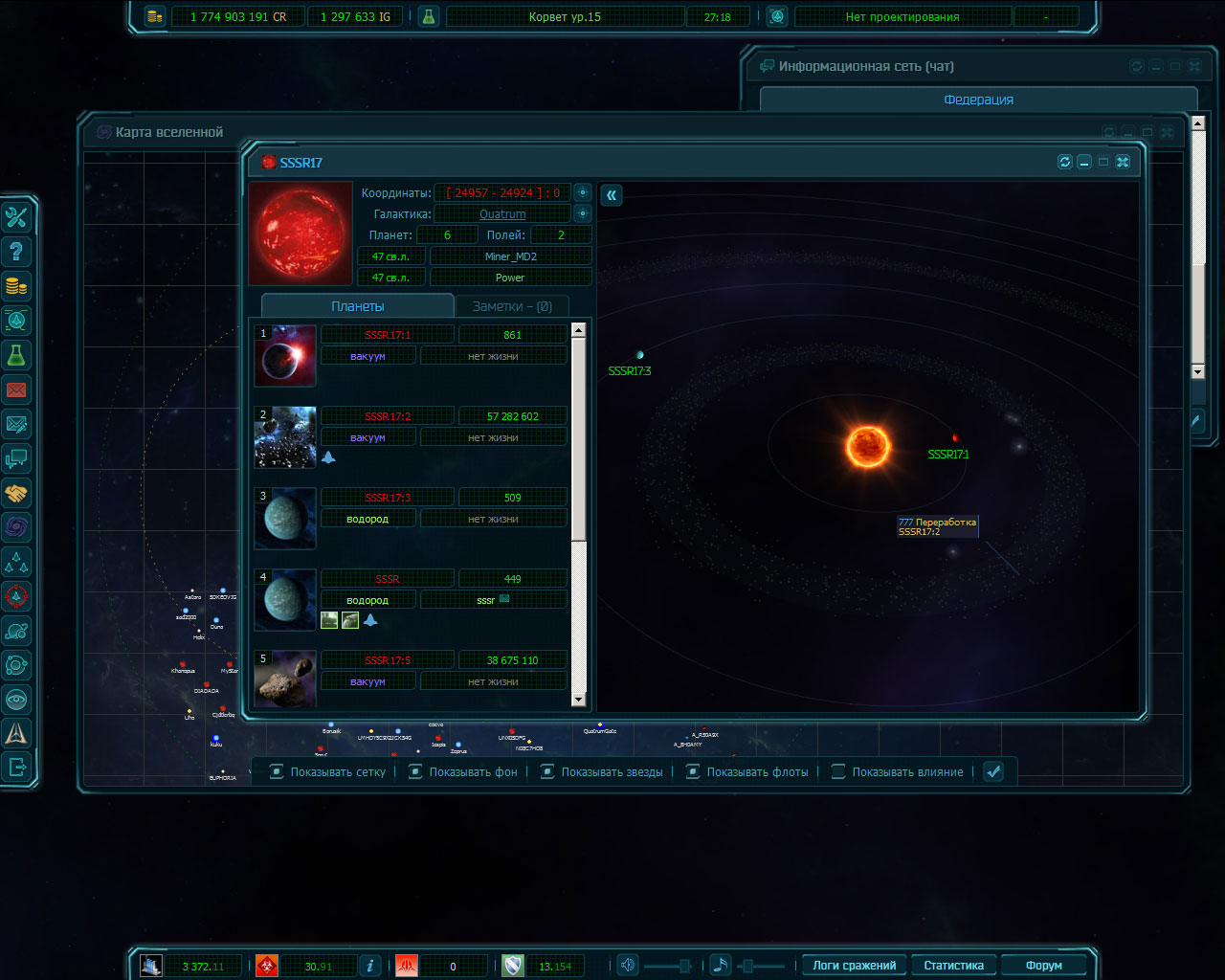
Task: Open the Федерация chat tab
Action: pyautogui.click(x=978, y=100)
